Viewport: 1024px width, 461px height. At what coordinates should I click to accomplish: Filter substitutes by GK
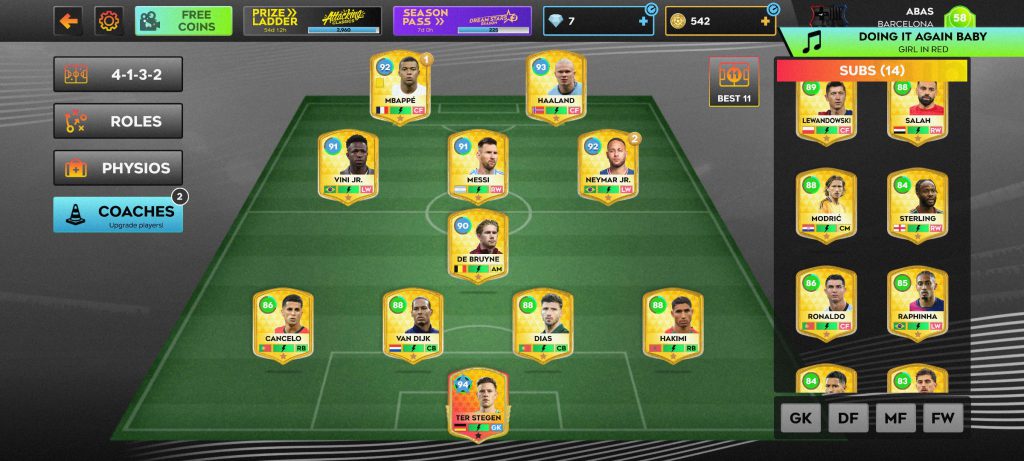point(800,419)
